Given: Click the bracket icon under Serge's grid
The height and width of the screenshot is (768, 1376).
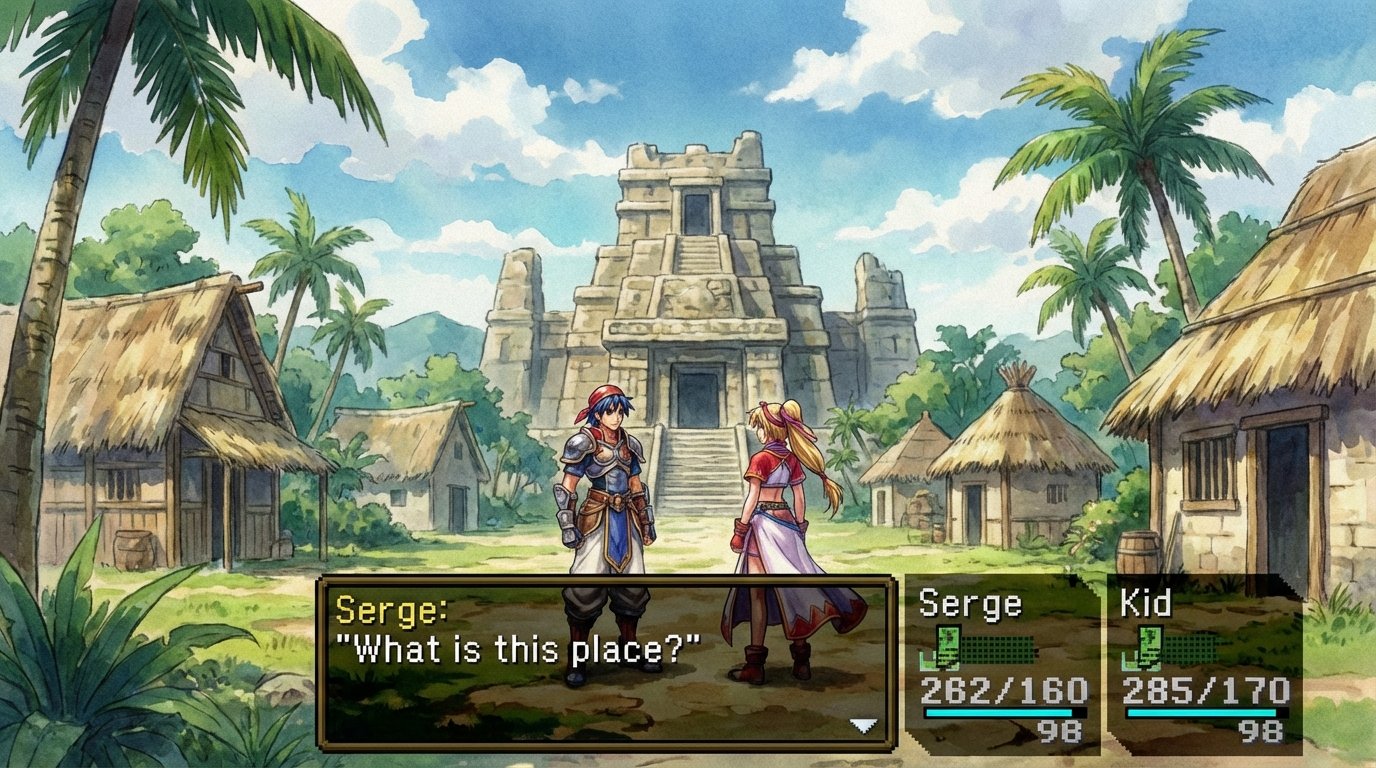Looking at the screenshot, I should (926, 660).
